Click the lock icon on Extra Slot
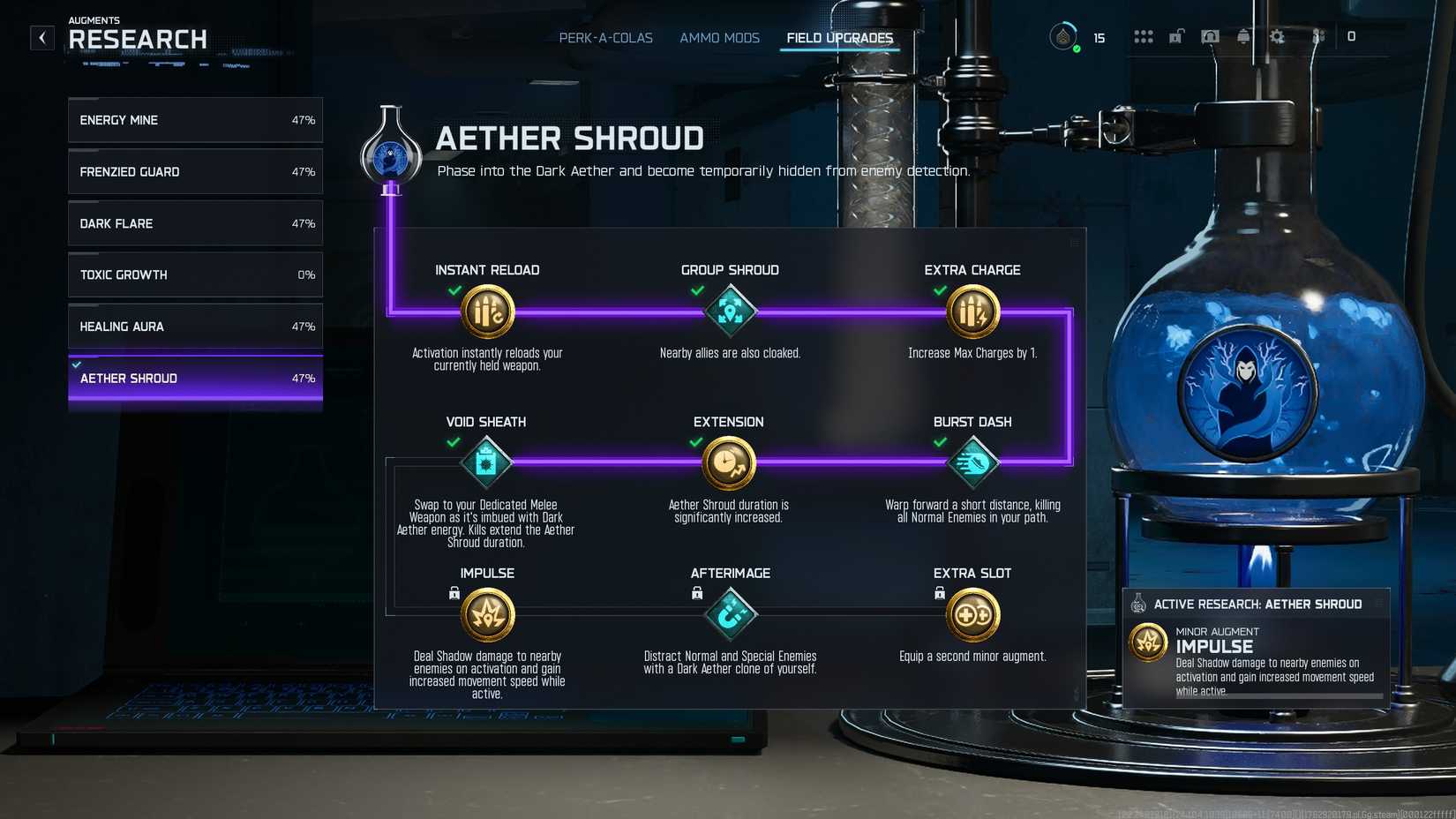1456x819 pixels. [938, 592]
